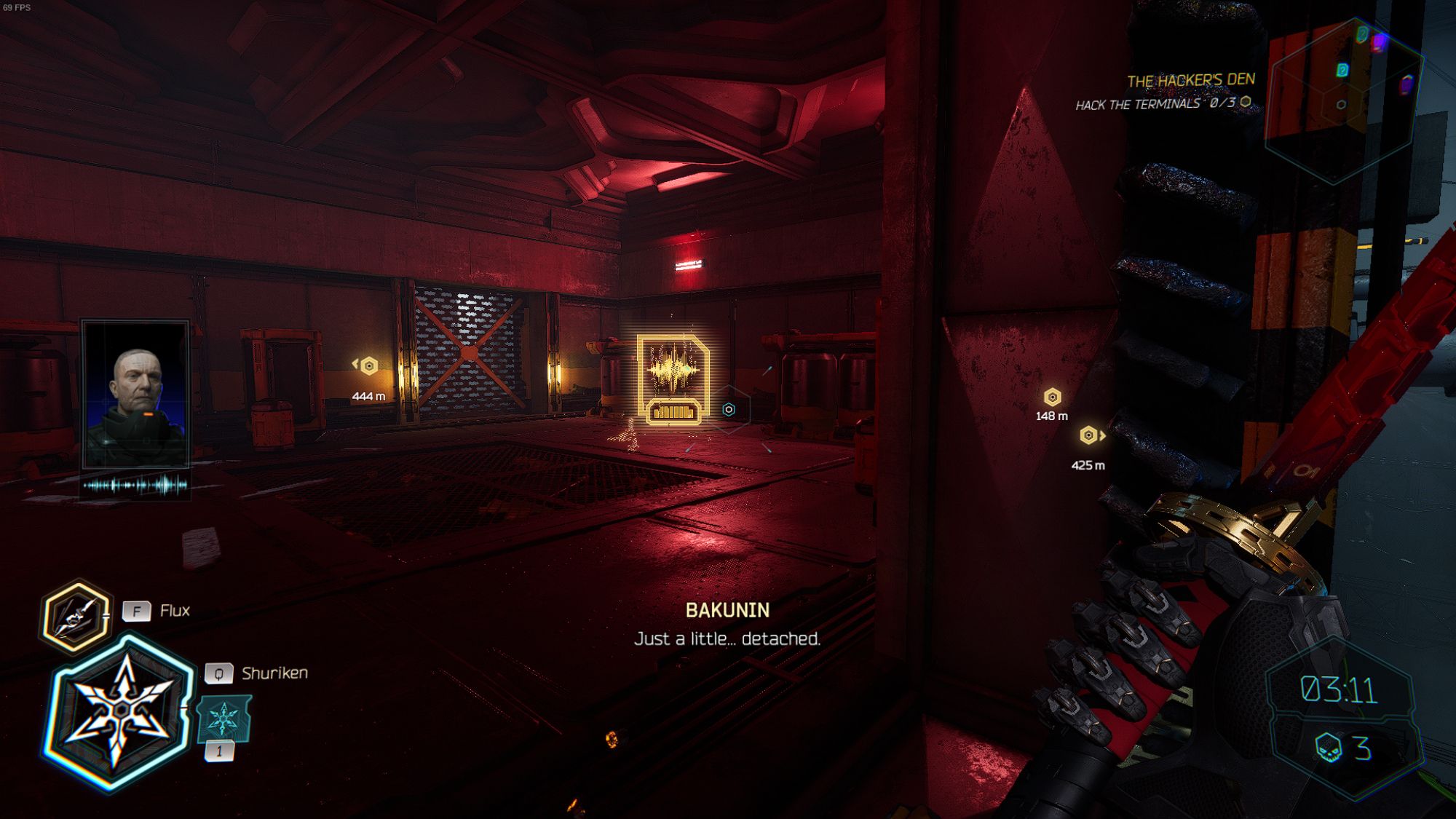1456x819 pixels.
Task: Select the 148 m objective waypoint marker
Action: coord(1052,397)
